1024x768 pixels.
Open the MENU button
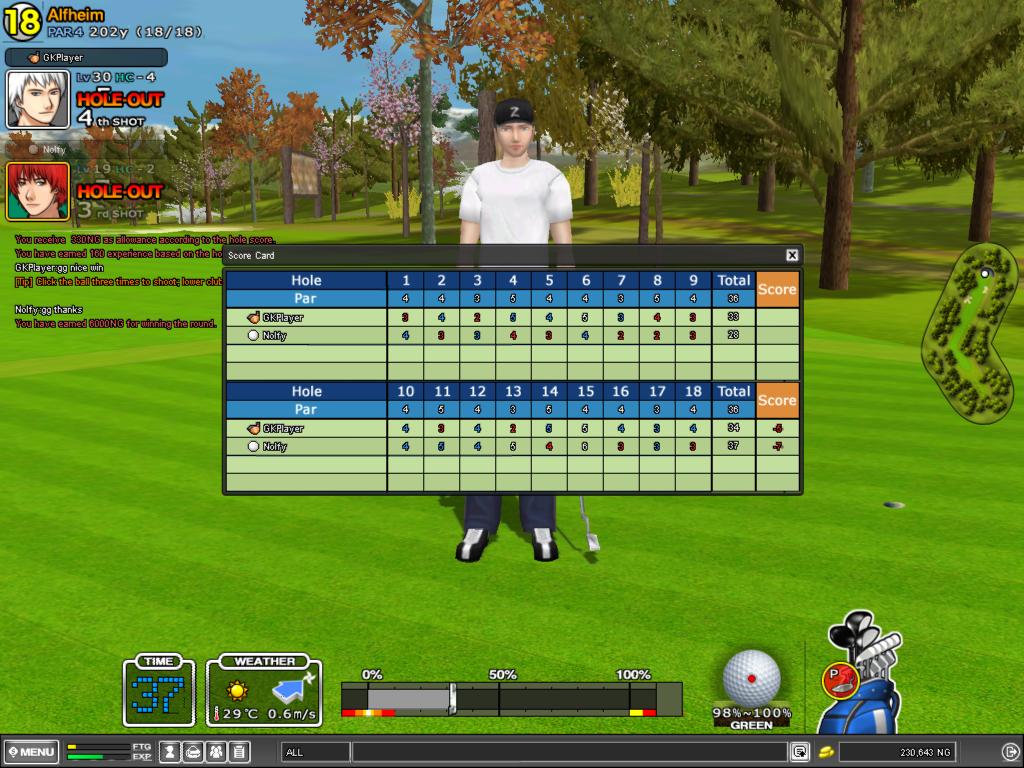[x=31, y=751]
